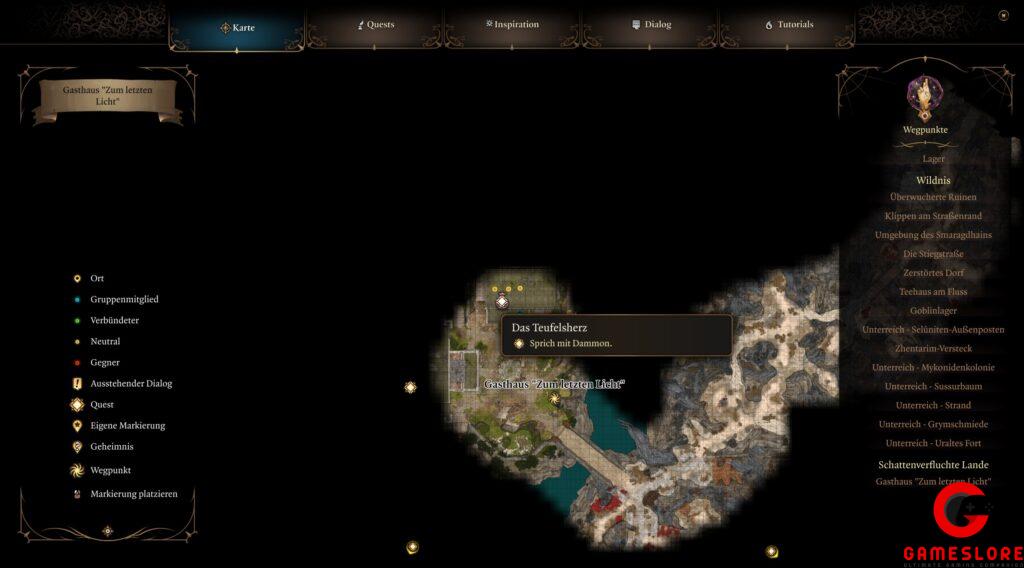Screen dimensions: 1024x568
Task: Travel to the Goblinlager waypoint
Action: 933,311
